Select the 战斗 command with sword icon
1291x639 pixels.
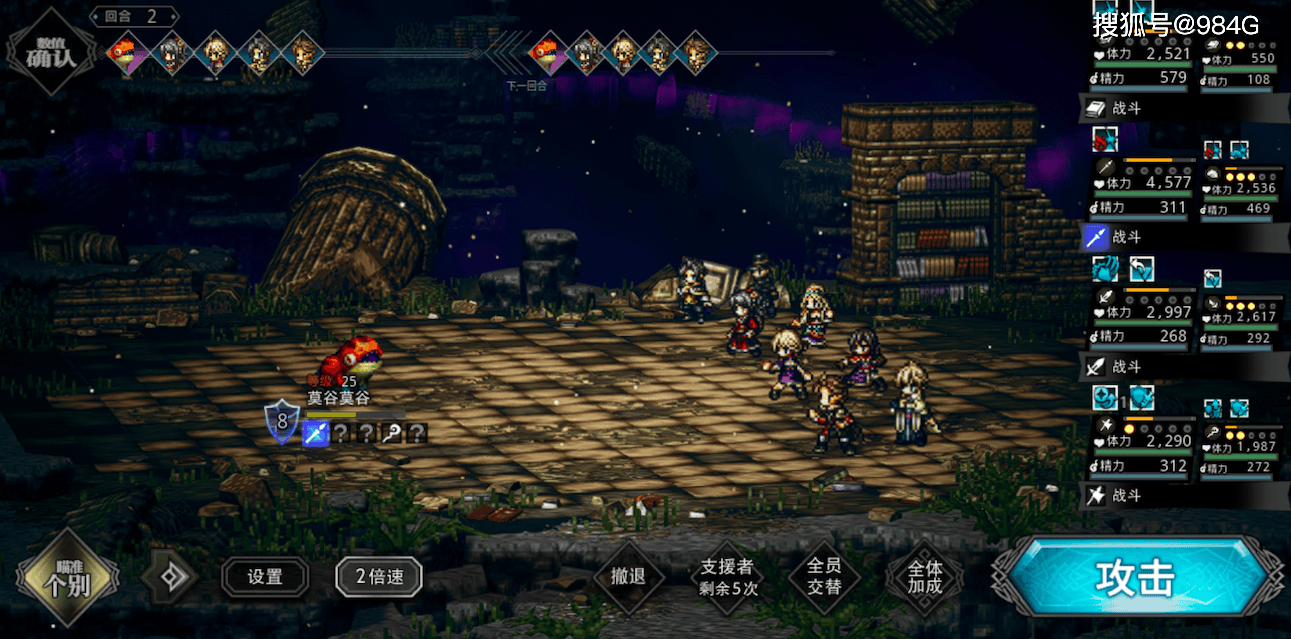tap(1127, 367)
